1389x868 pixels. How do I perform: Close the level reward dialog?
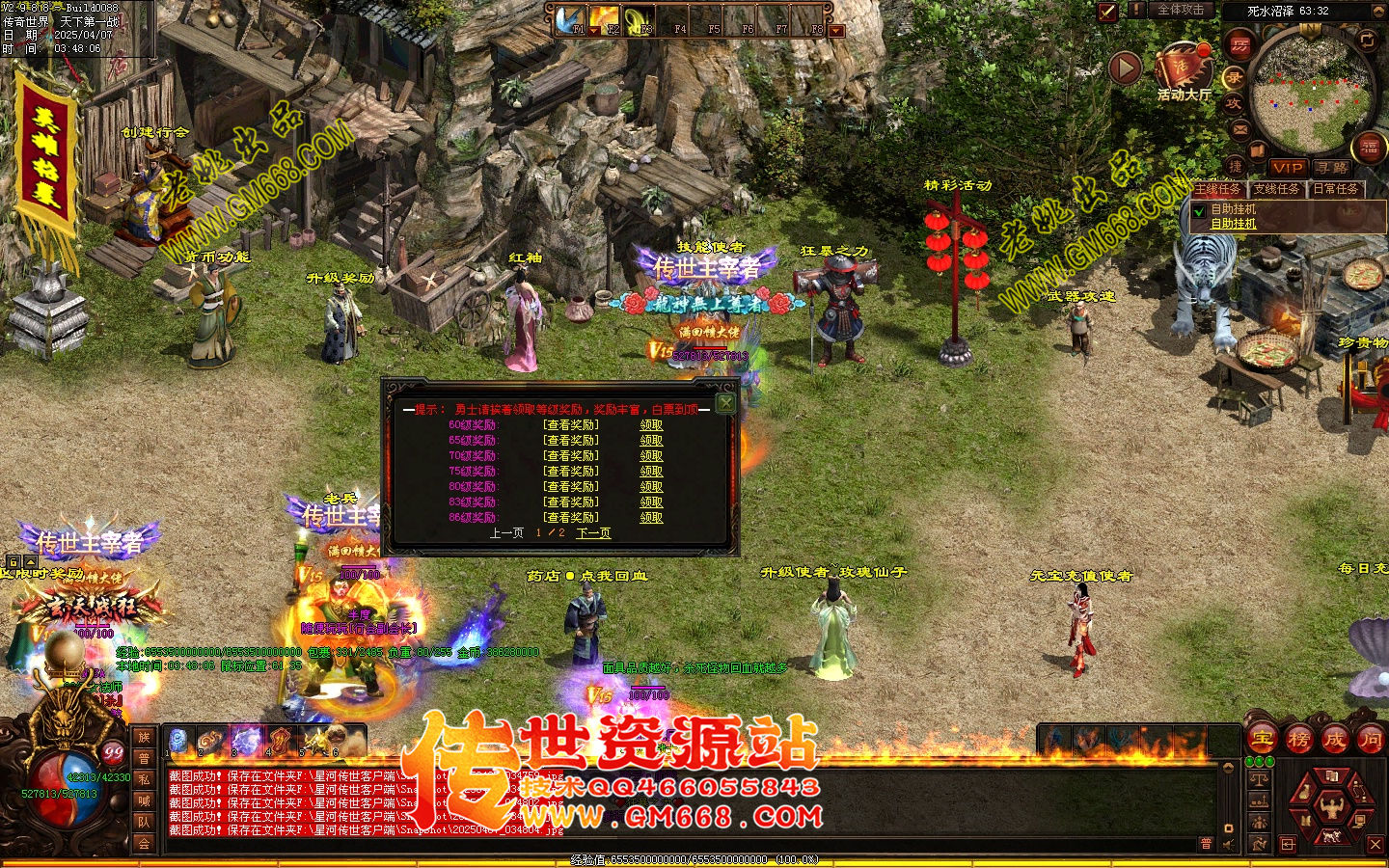click(x=725, y=403)
